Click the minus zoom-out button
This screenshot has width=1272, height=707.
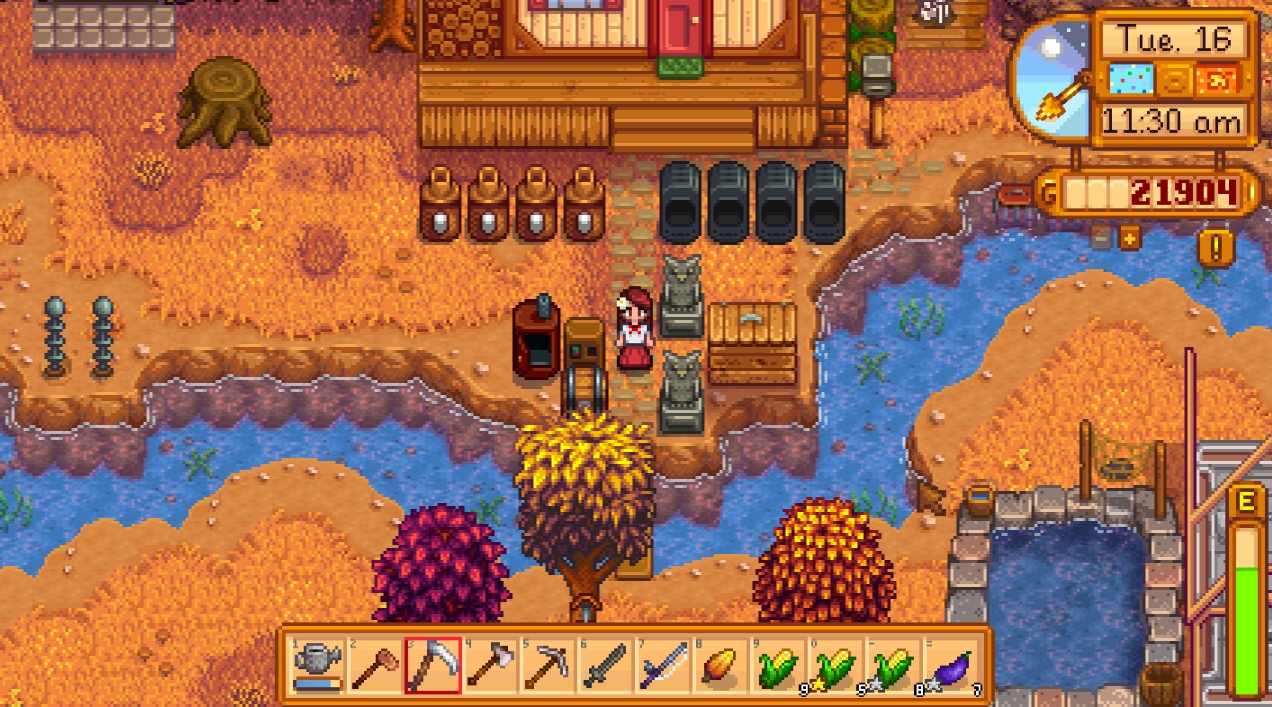[x=1101, y=239]
